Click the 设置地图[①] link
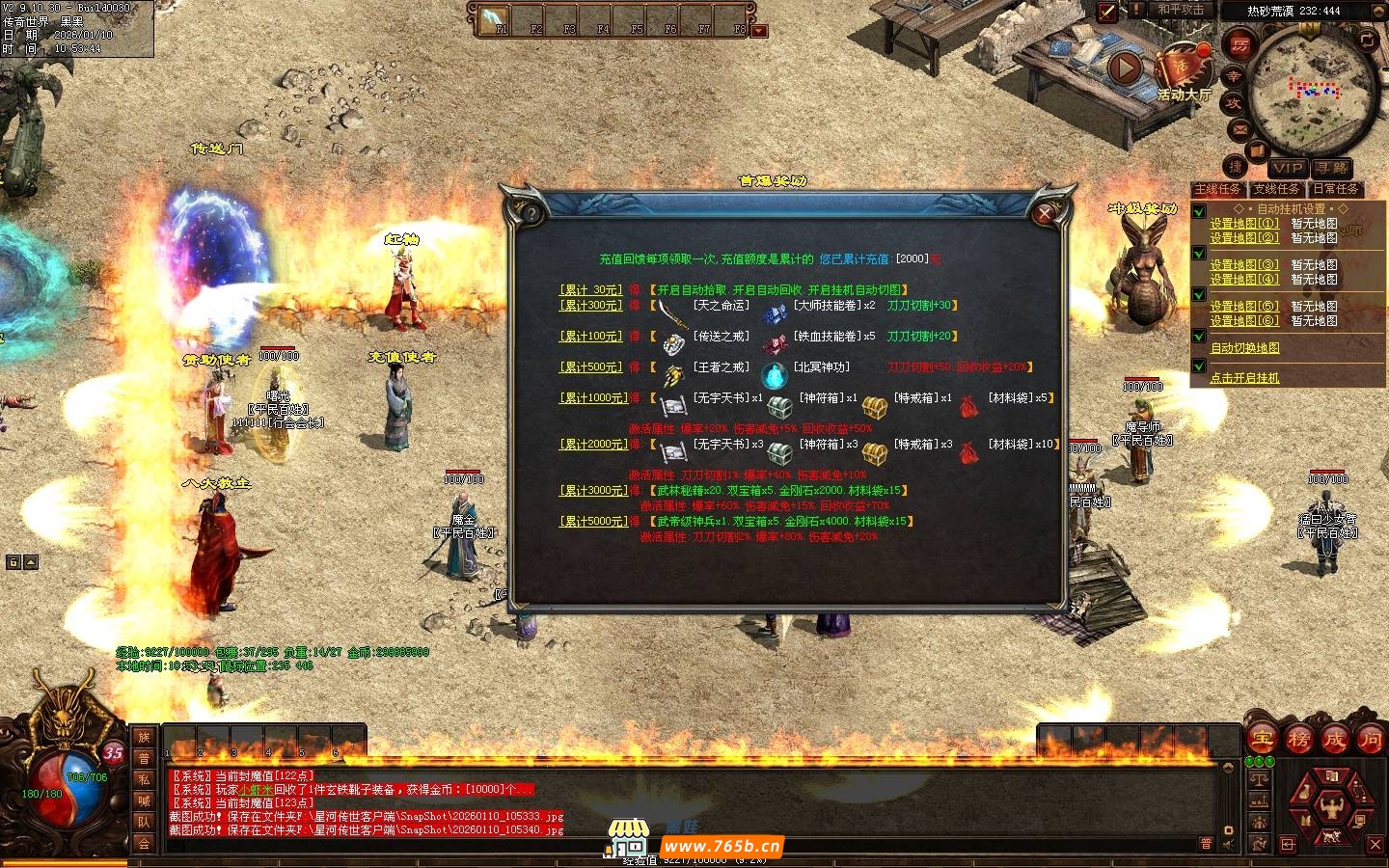The image size is (1389, 868). 1244,223
